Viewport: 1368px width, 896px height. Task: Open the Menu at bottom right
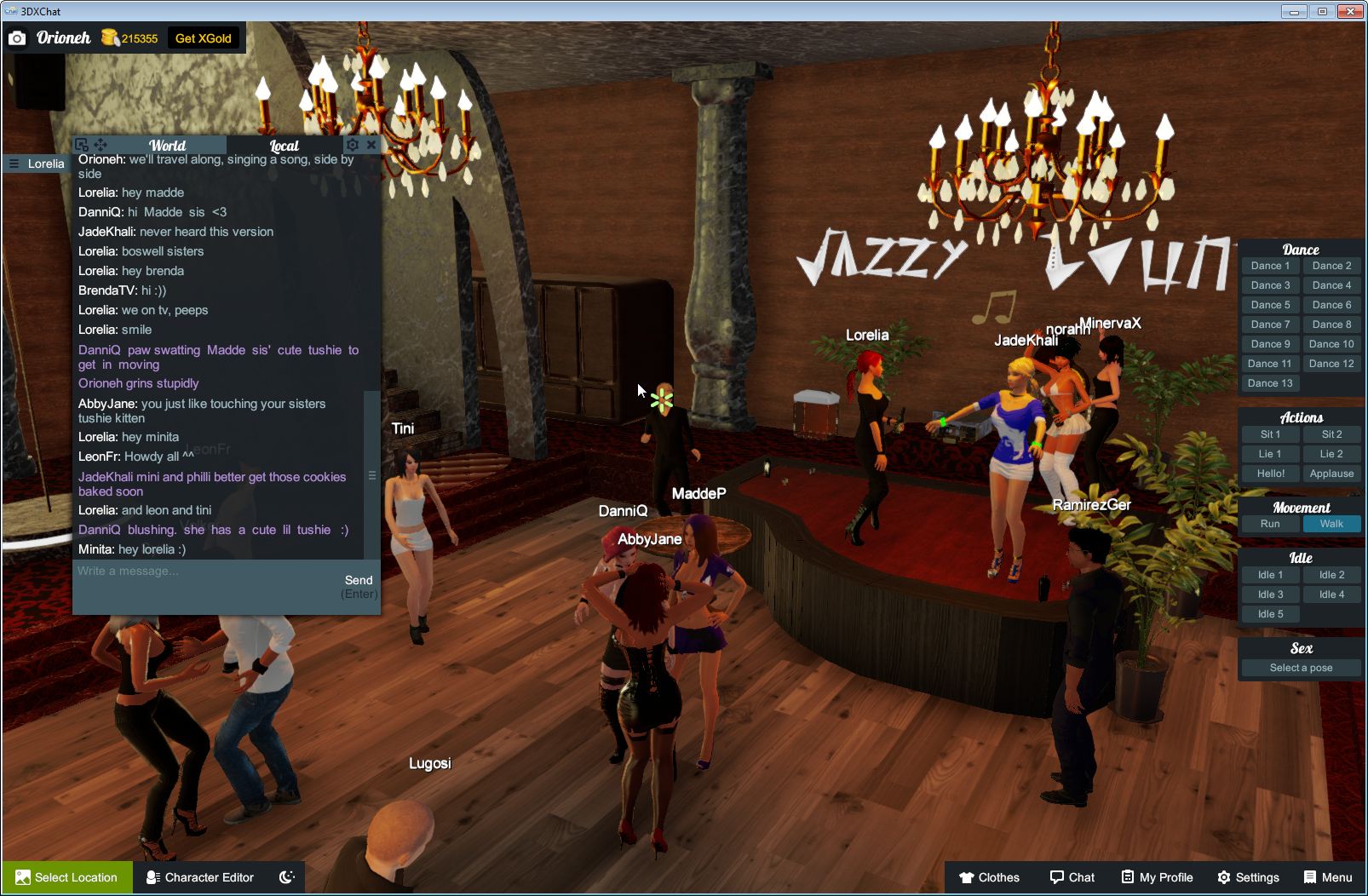(x=1327, y=877)
